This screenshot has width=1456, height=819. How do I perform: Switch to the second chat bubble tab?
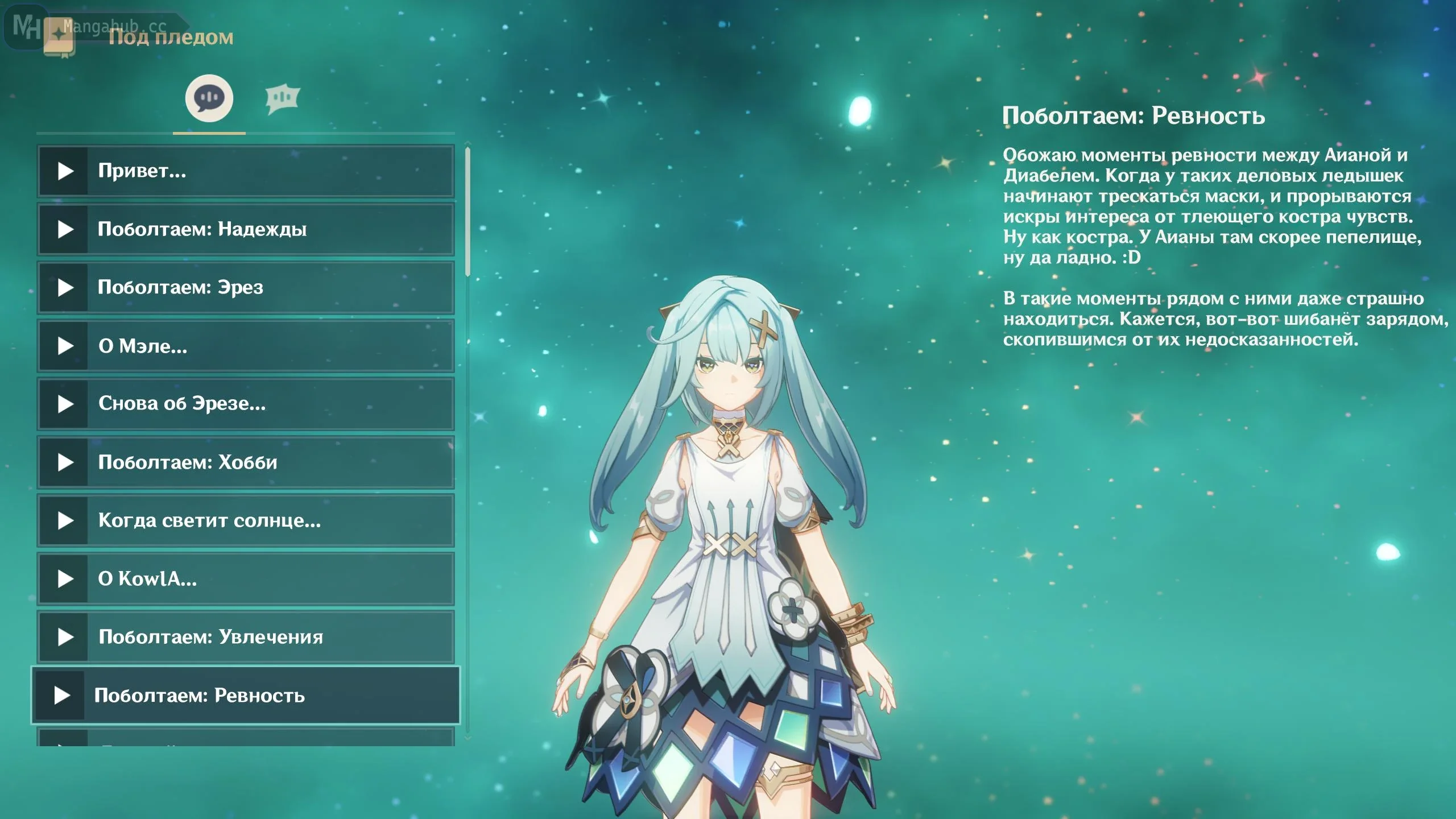282,99
